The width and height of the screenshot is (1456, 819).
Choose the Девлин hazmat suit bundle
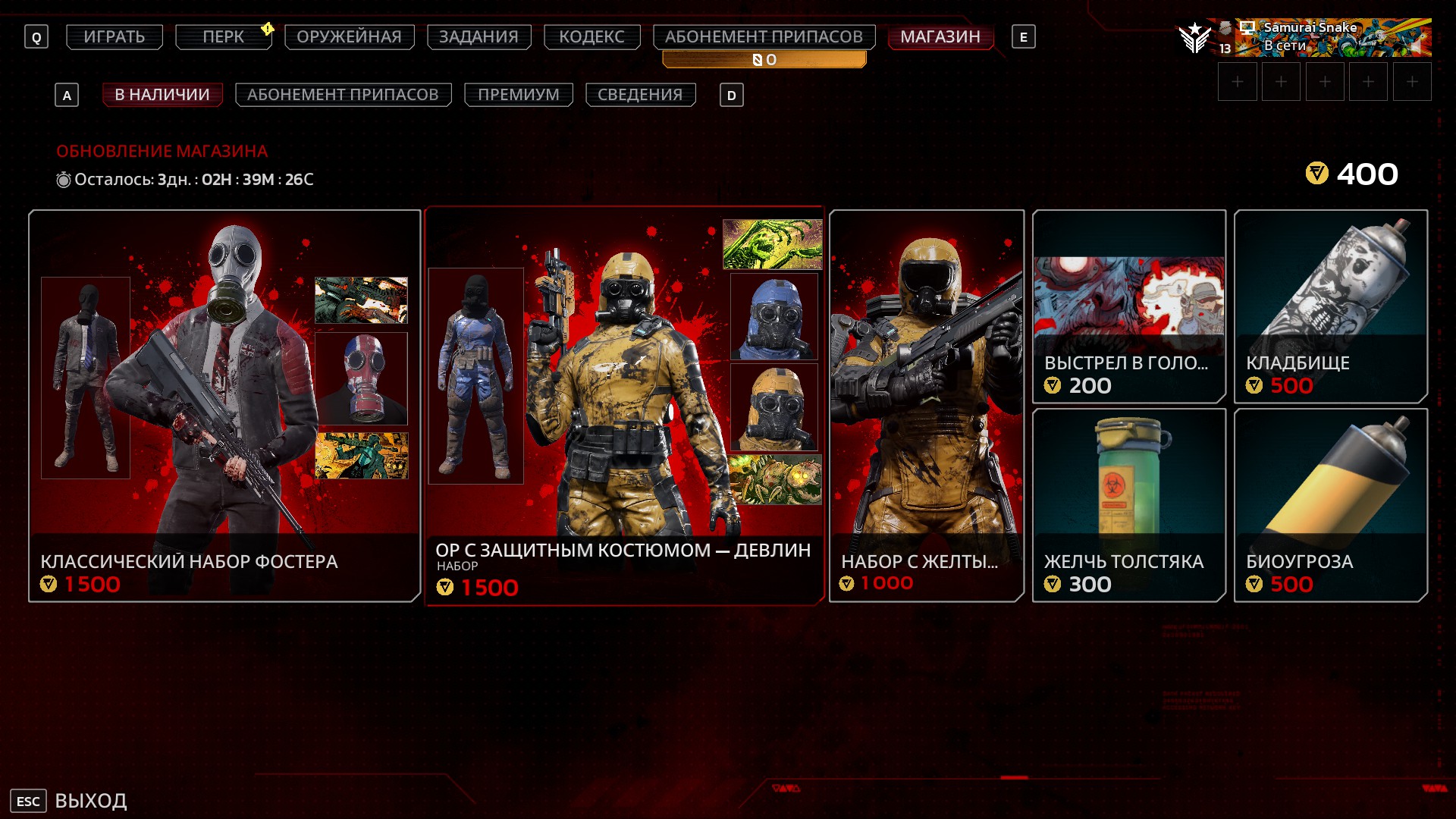pos(624,406)
